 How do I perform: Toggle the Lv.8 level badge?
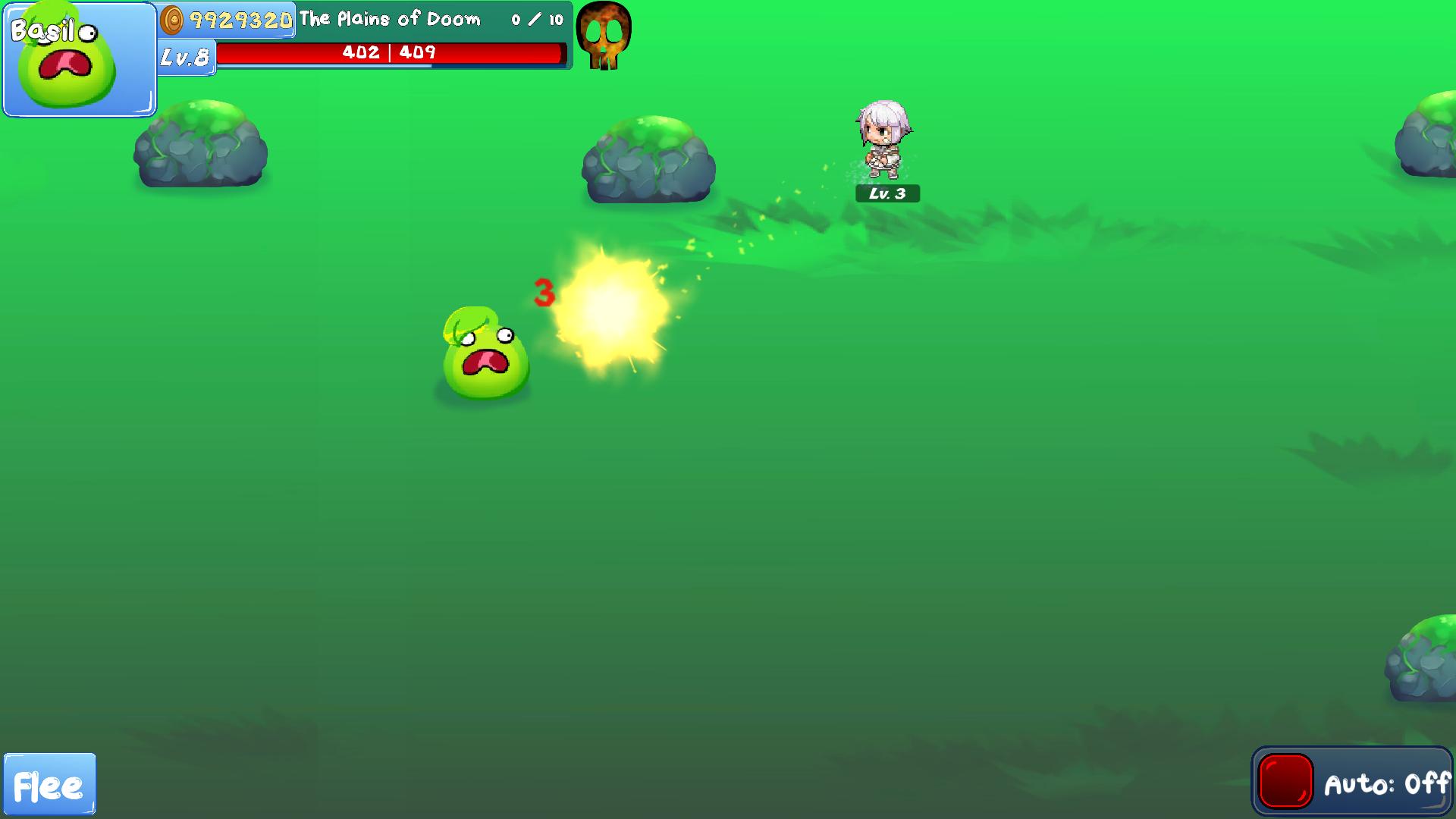(184, 56)
